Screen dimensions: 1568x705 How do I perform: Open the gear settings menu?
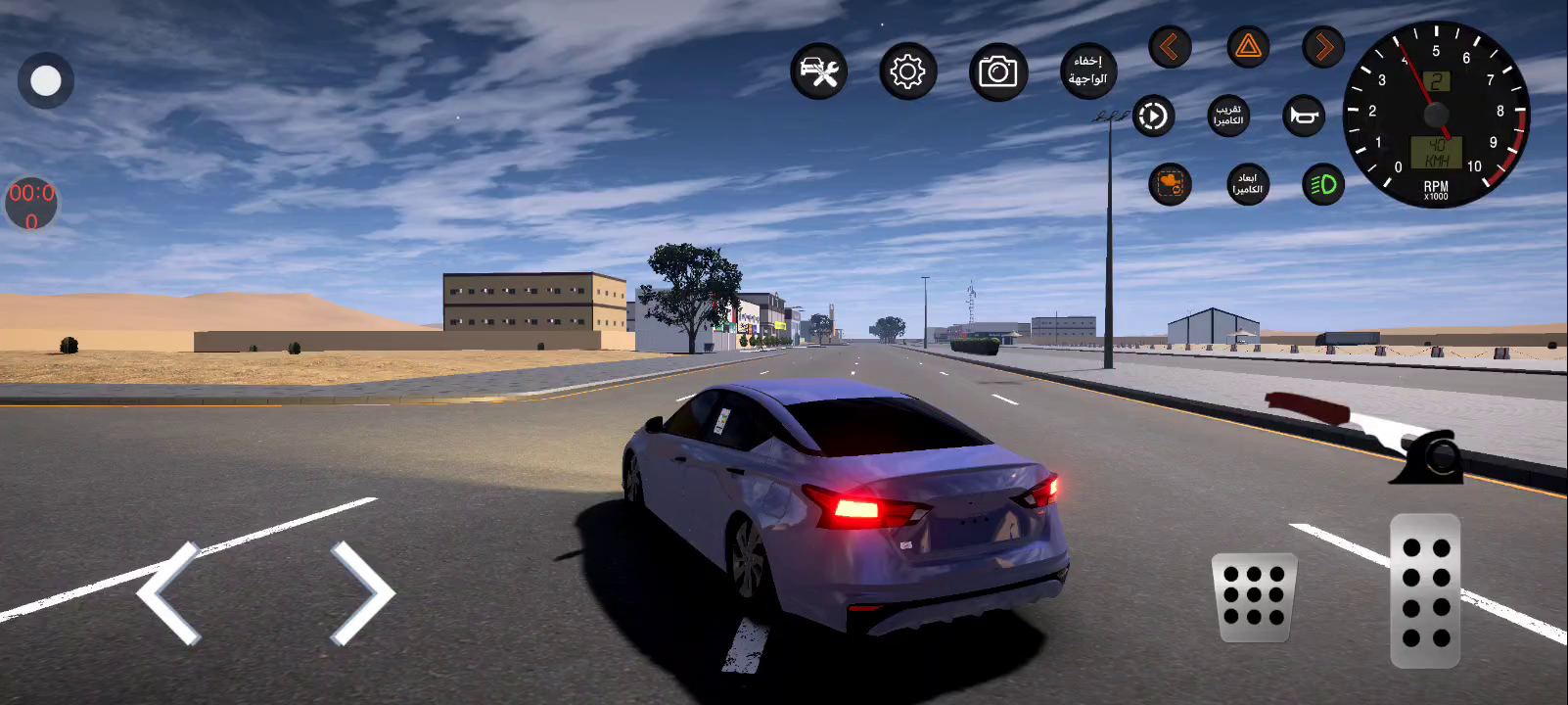pyautogui.click(x=908, y=71)
